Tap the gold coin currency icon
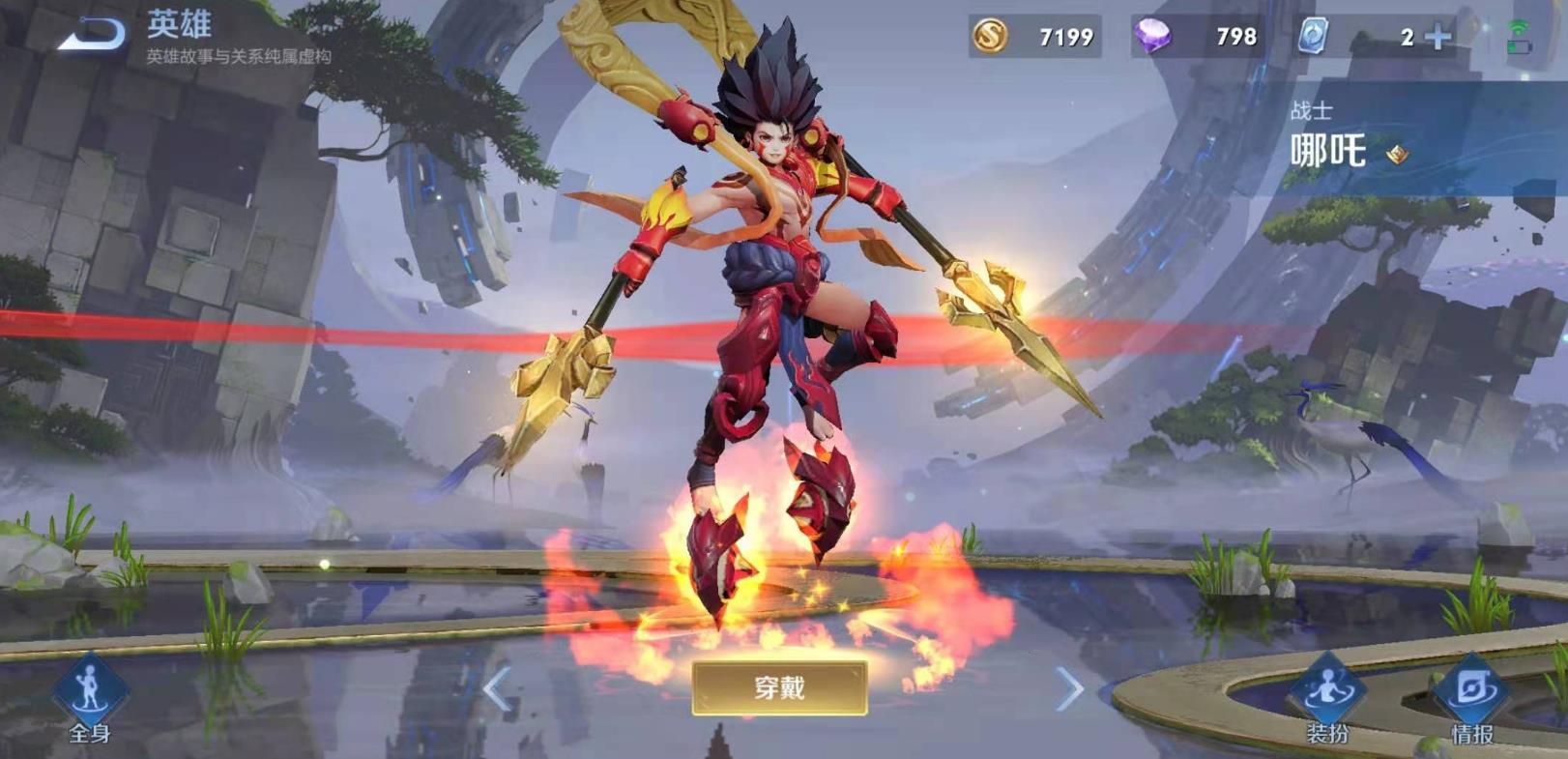The width and height of the screenshot is (1568, 759). pos(989,37)
